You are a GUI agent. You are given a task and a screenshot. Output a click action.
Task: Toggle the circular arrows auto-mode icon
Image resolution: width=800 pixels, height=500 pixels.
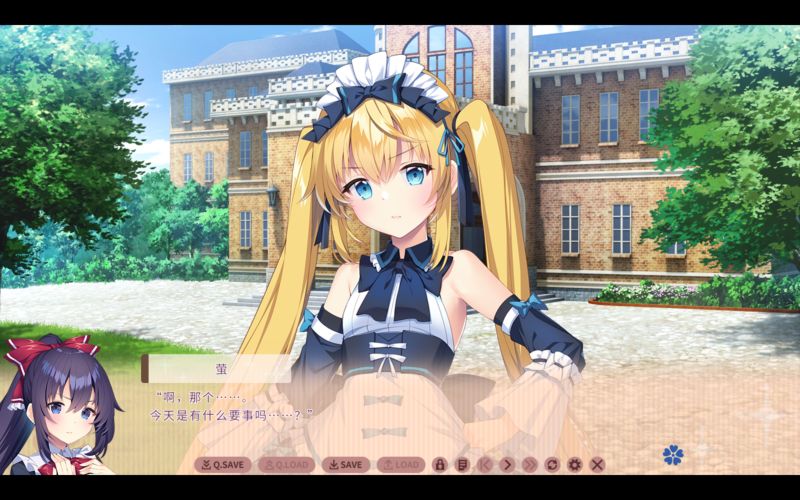point(552,464)
